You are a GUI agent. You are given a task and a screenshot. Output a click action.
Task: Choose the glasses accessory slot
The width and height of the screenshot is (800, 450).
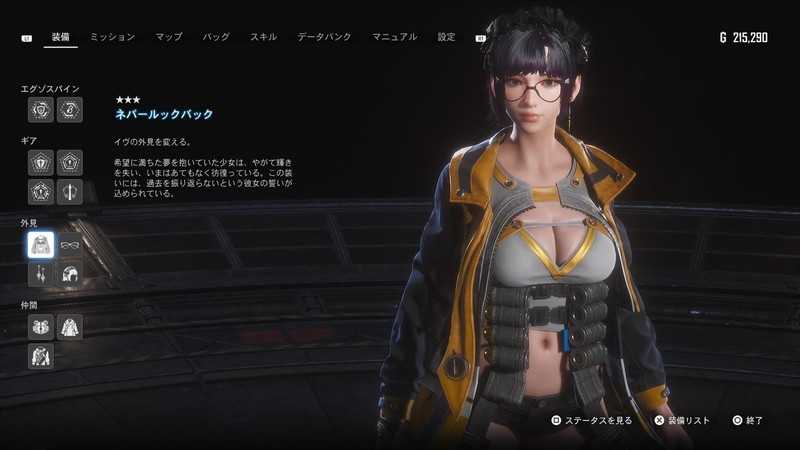[x=70, y=246]
